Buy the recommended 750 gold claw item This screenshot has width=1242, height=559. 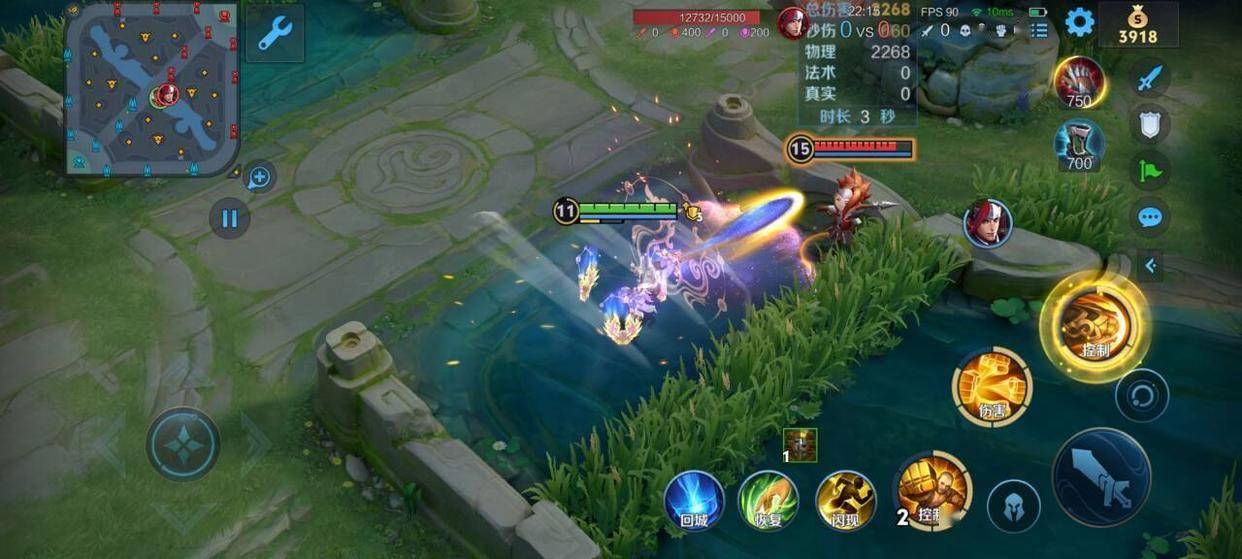coord(1079,81)
